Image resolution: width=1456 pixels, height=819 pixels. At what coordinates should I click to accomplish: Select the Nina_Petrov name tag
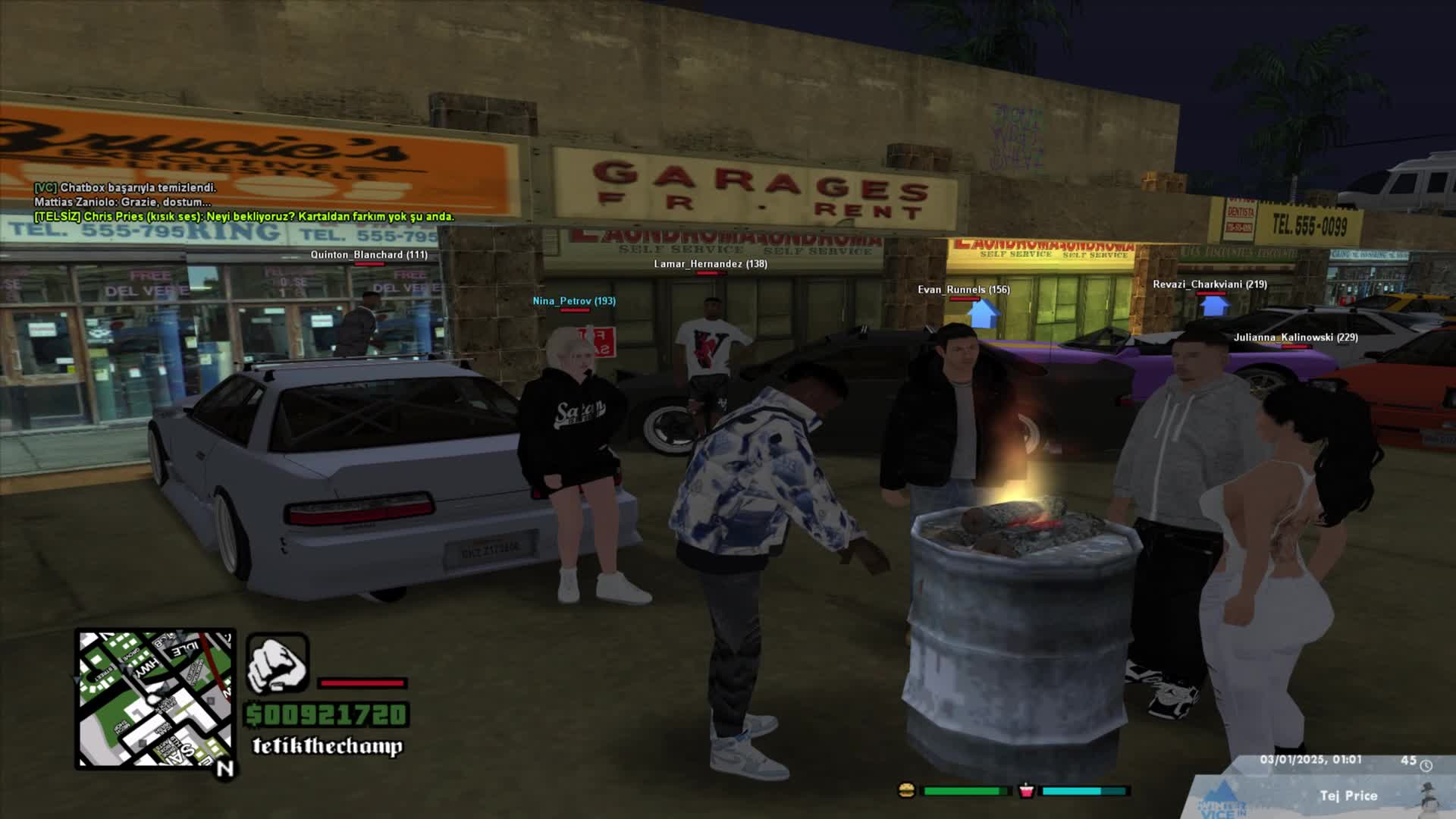click(x=573, y=301)
